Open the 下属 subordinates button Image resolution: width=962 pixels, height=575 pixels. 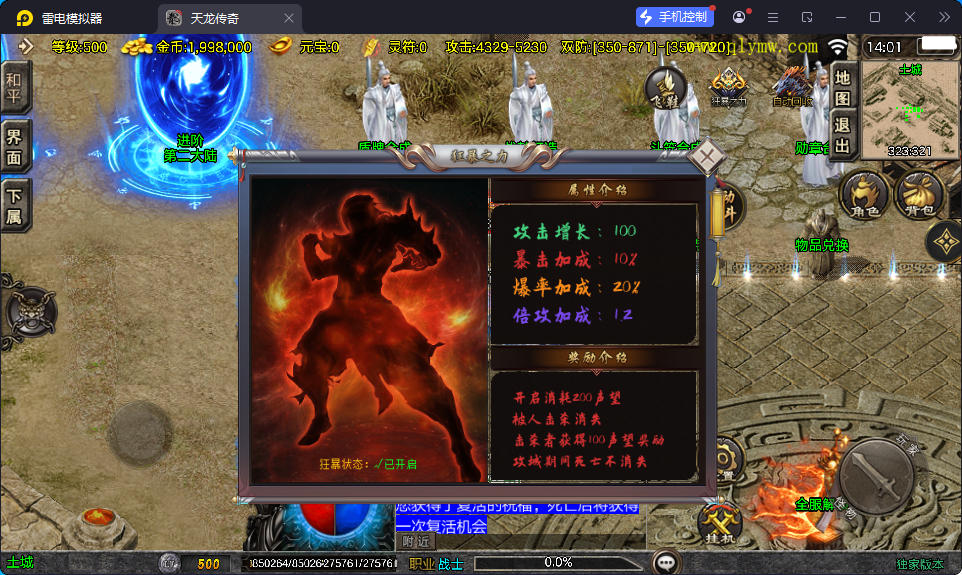click(x=14, y=205)
